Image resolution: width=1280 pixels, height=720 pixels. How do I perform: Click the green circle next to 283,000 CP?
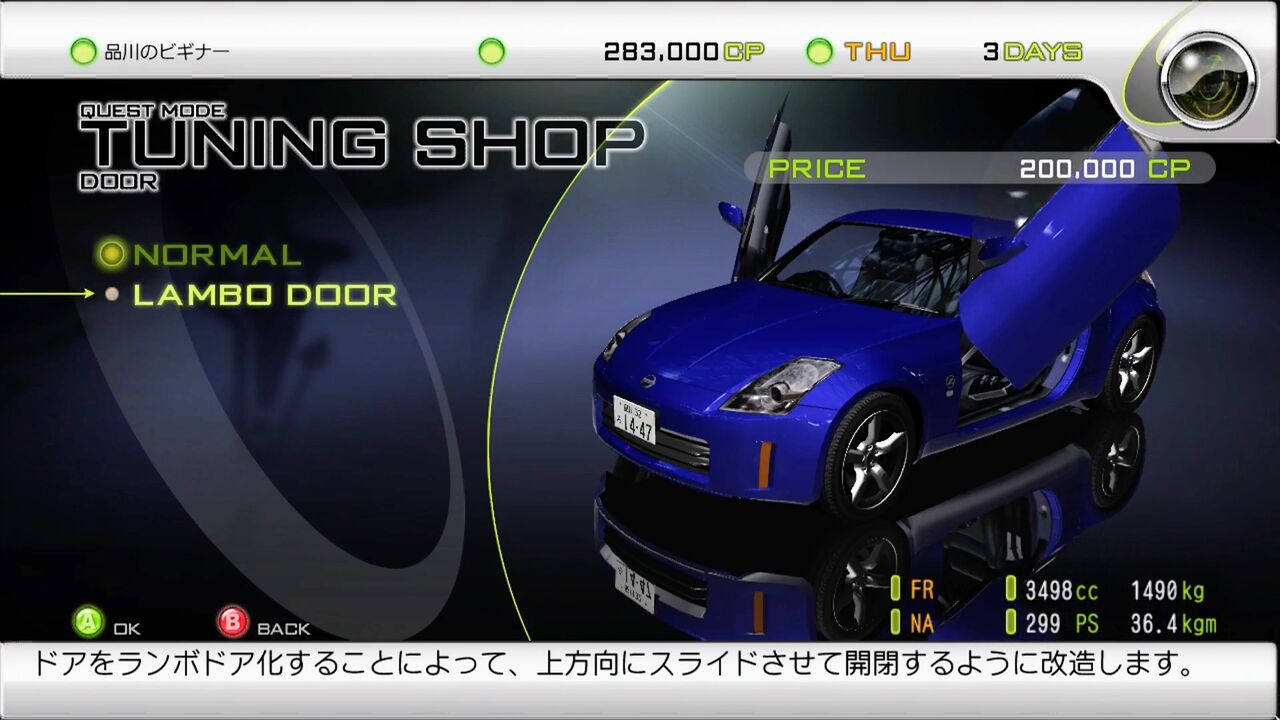489,50
